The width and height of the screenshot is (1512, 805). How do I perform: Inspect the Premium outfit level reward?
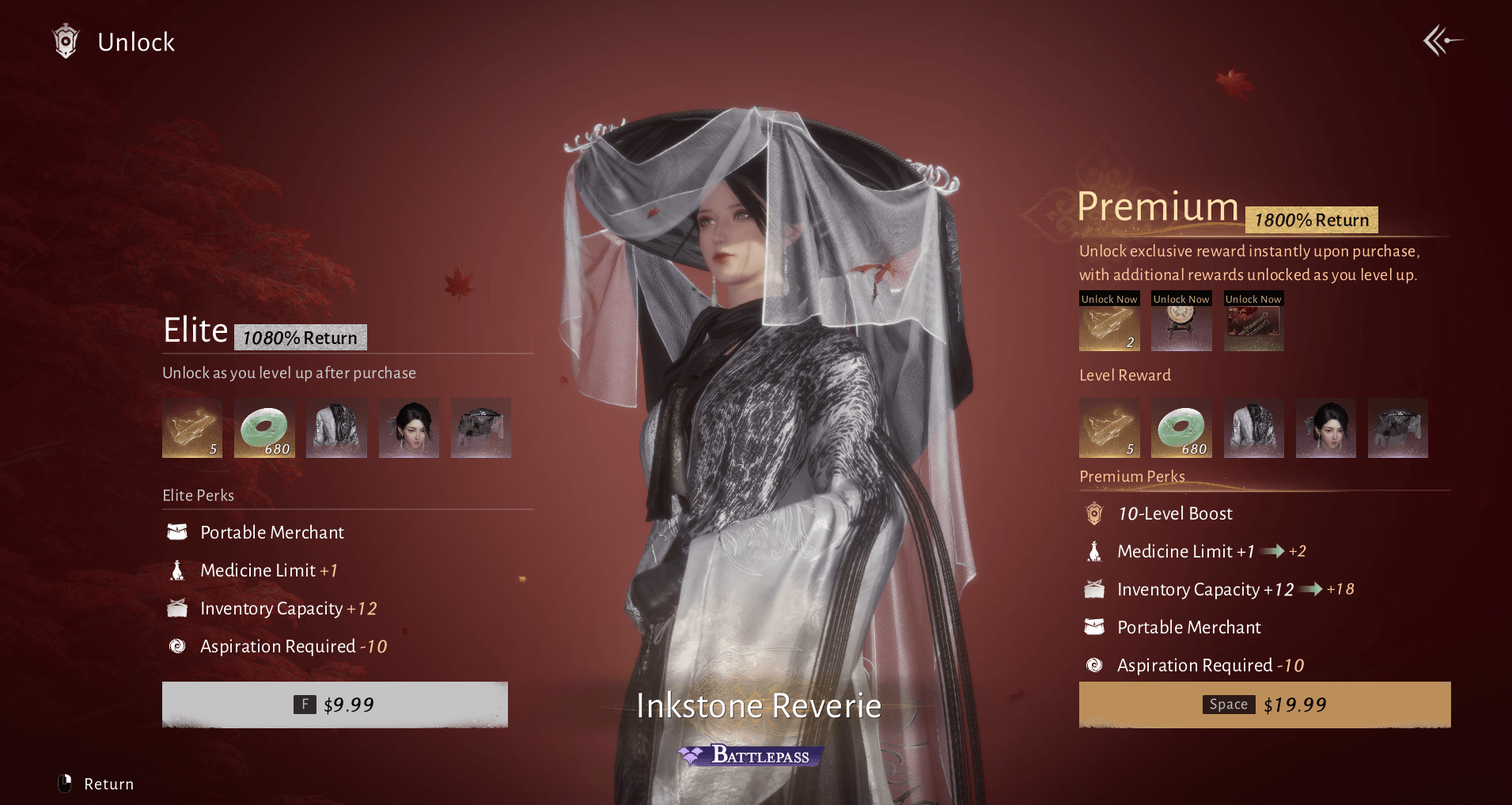coord(1253,428)
